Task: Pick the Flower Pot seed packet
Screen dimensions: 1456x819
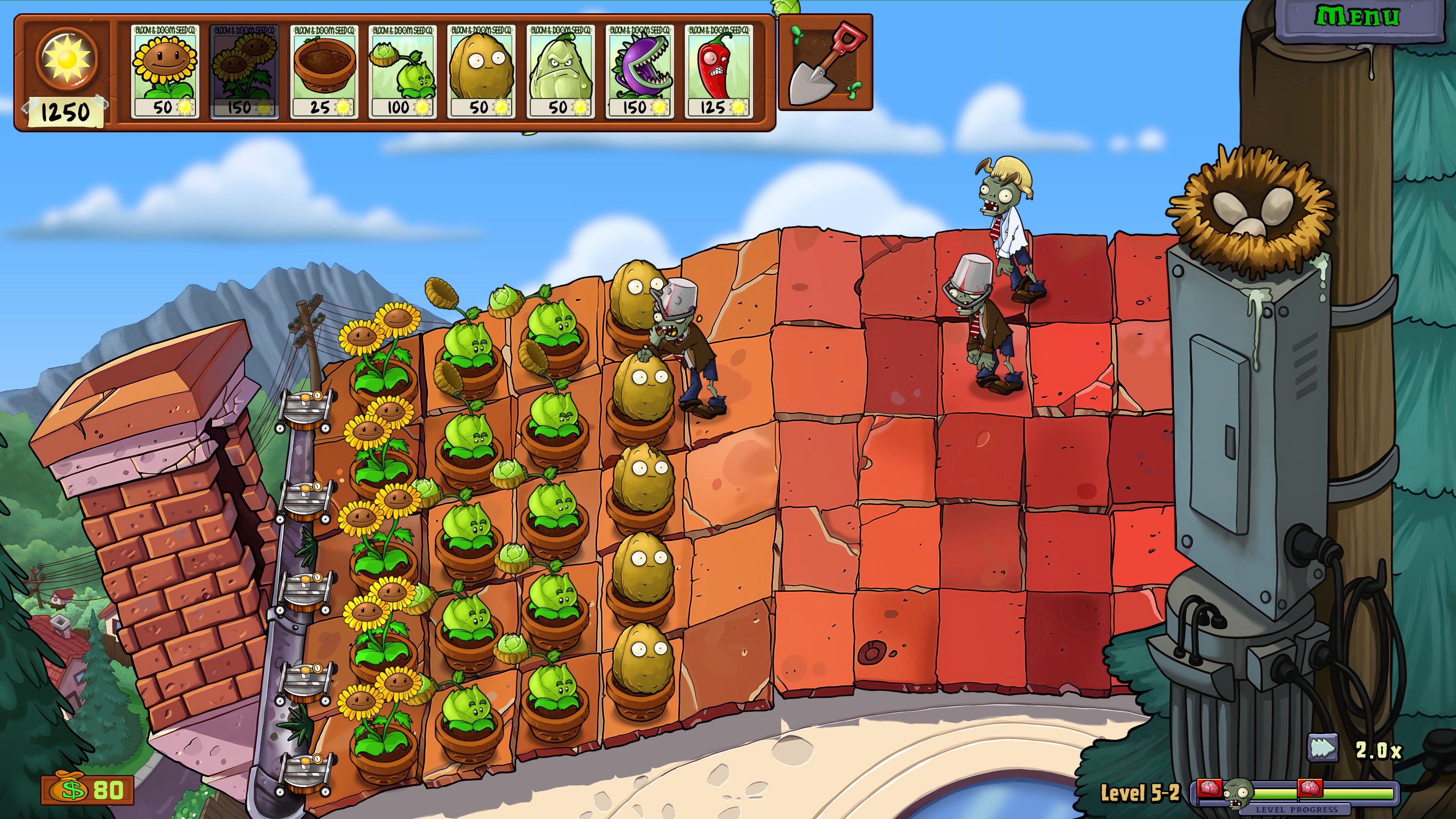Action: click(x=323, y=71)
